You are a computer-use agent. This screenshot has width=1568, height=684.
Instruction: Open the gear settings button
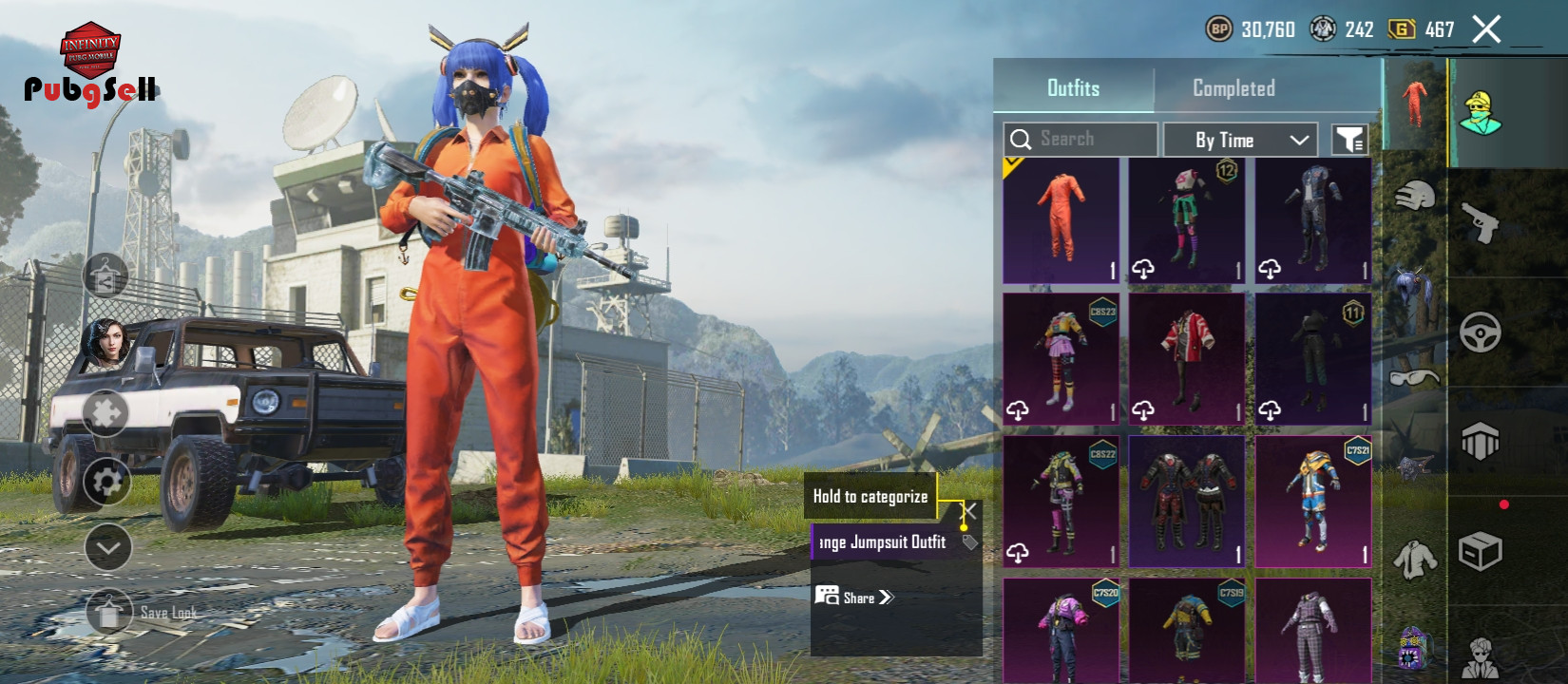coord(107,482)
